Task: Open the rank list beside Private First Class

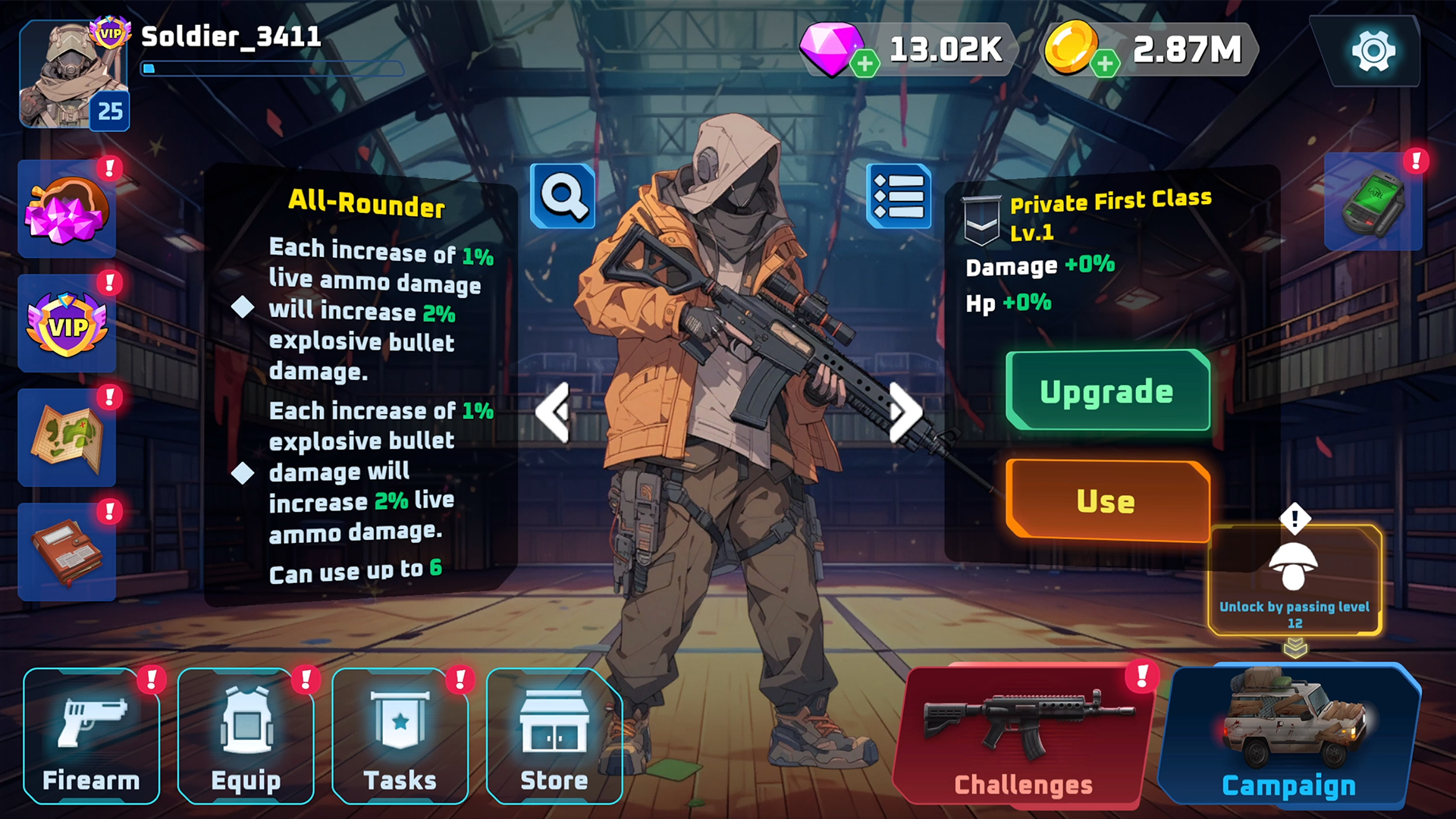Action: point(899,196)
